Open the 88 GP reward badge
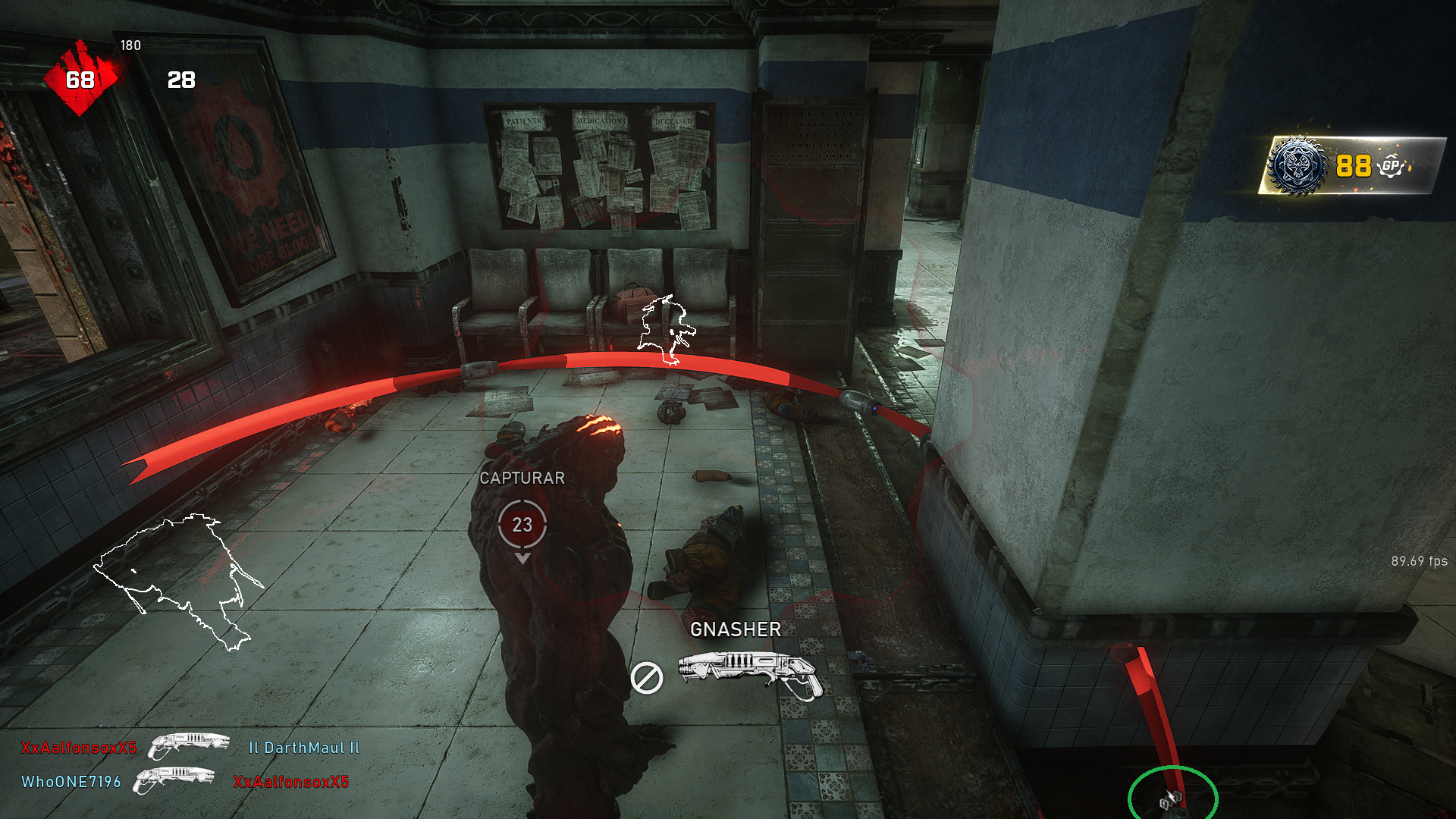 pyautogui.click(x=1351, y=165)
